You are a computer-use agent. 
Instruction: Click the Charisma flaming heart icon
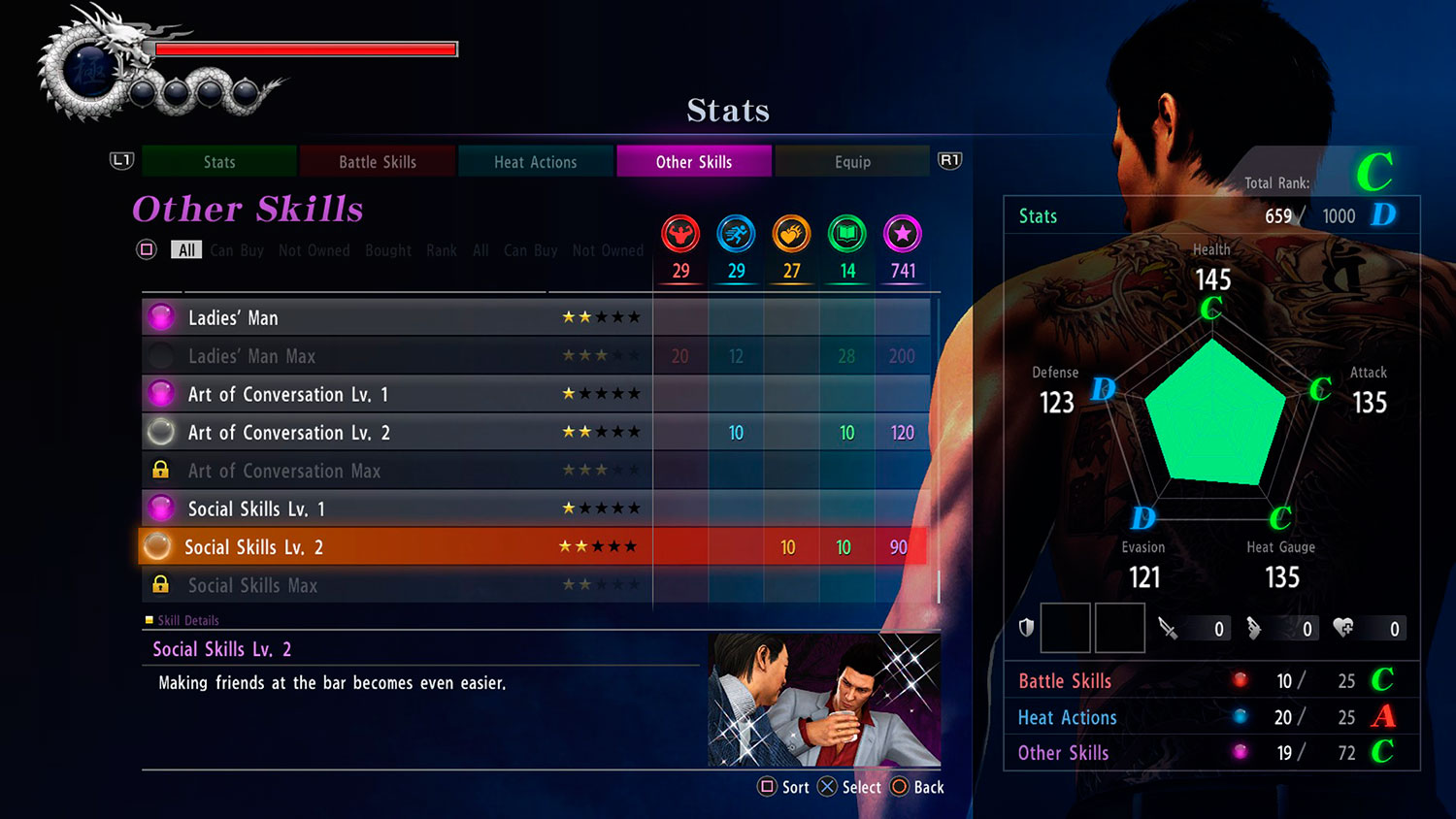pyautogui.click(x=791, y=233)
